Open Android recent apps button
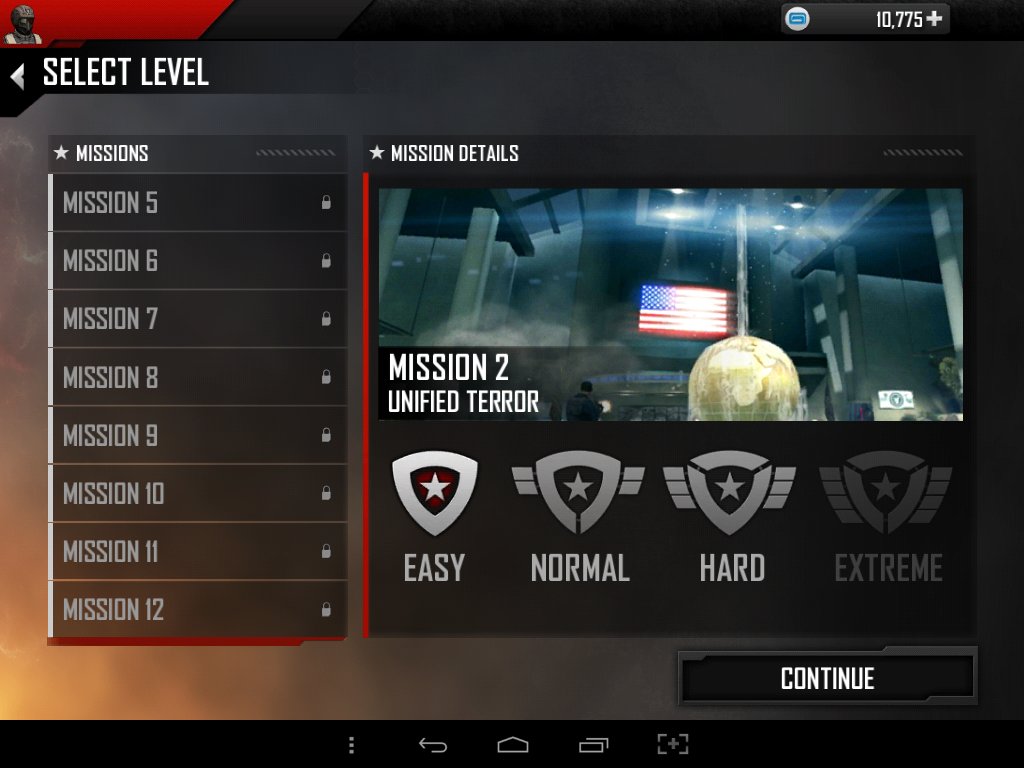 point(593,745)
